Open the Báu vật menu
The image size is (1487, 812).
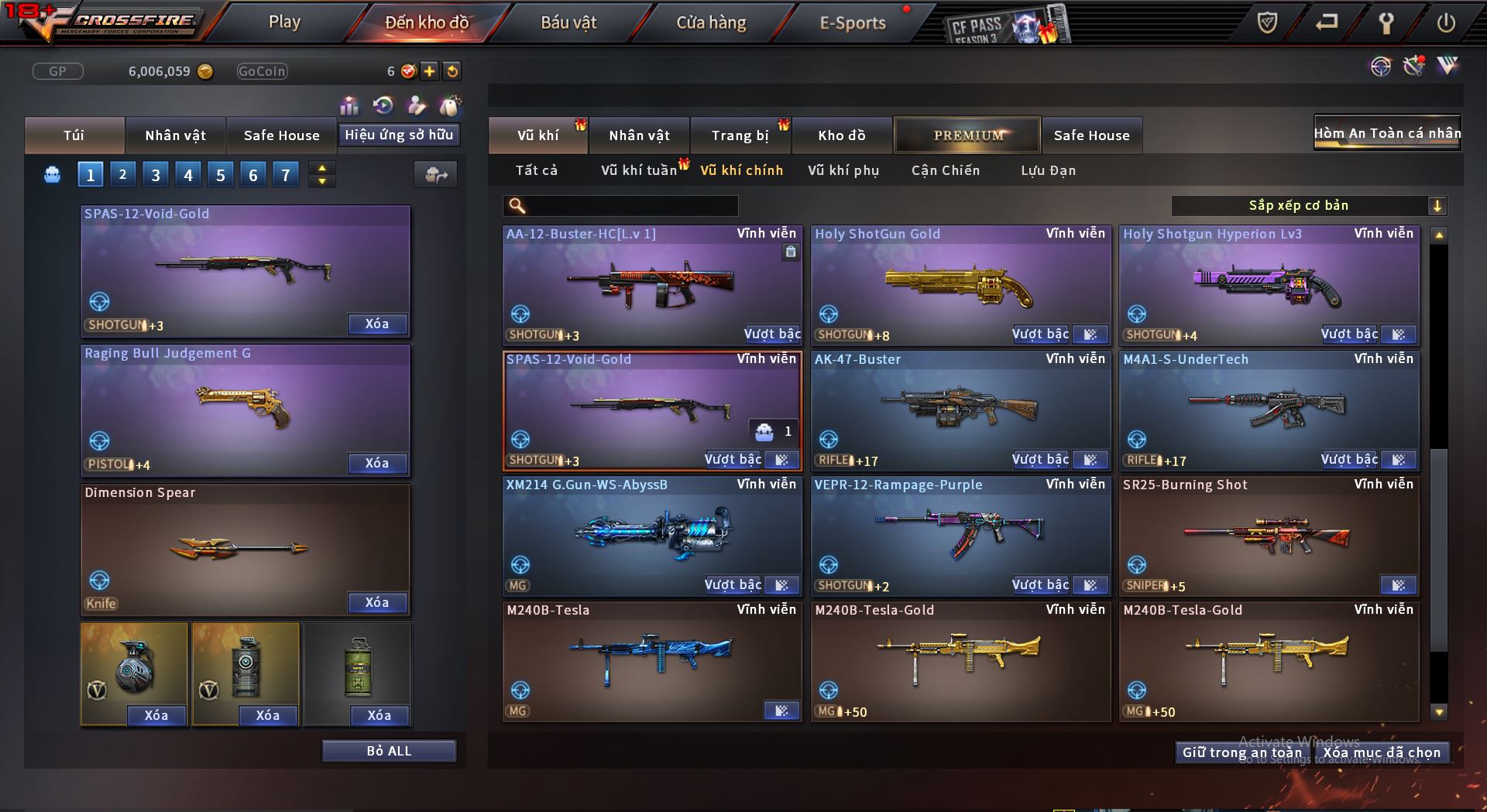568,22
